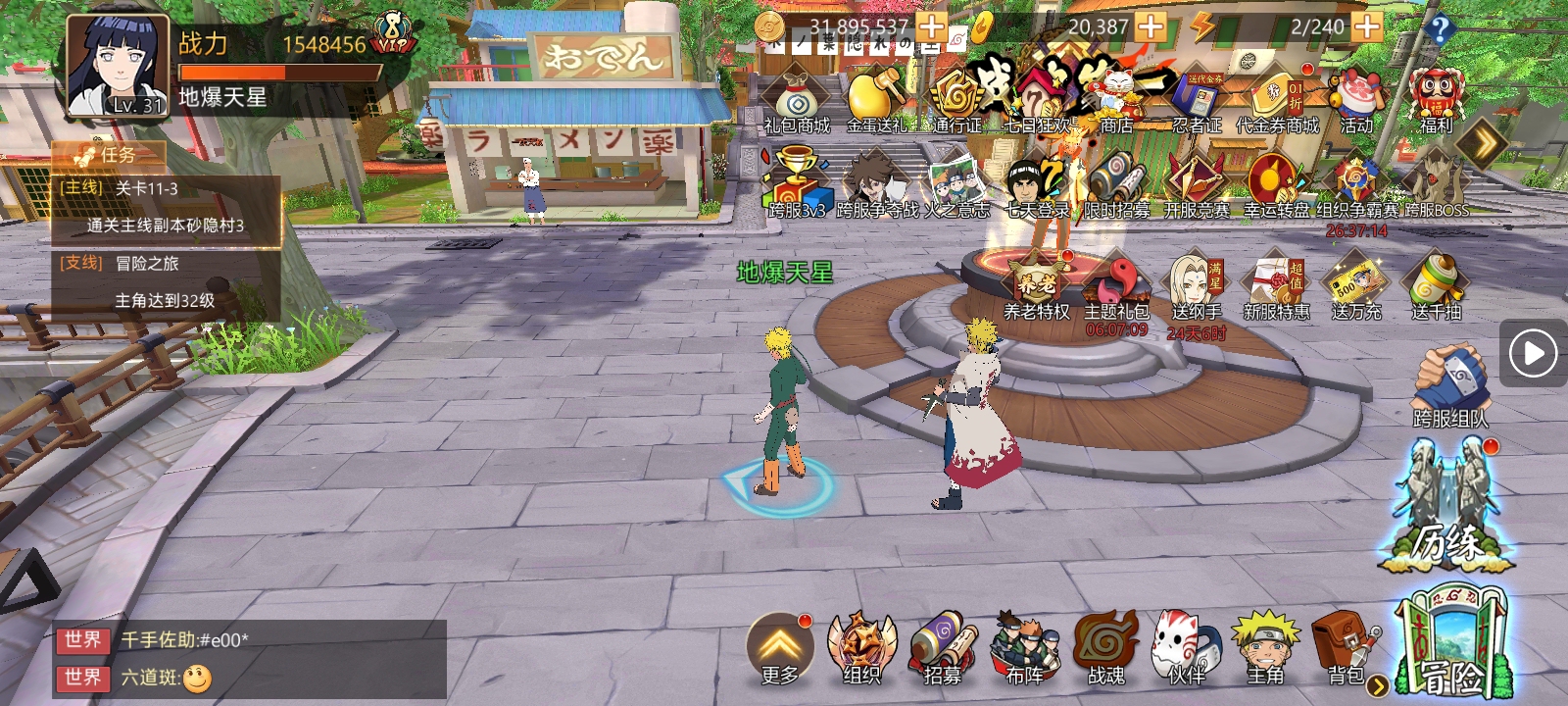Open the 主角 character screen
This screenshot has height=706, width=1568.
coord(1265,645)
